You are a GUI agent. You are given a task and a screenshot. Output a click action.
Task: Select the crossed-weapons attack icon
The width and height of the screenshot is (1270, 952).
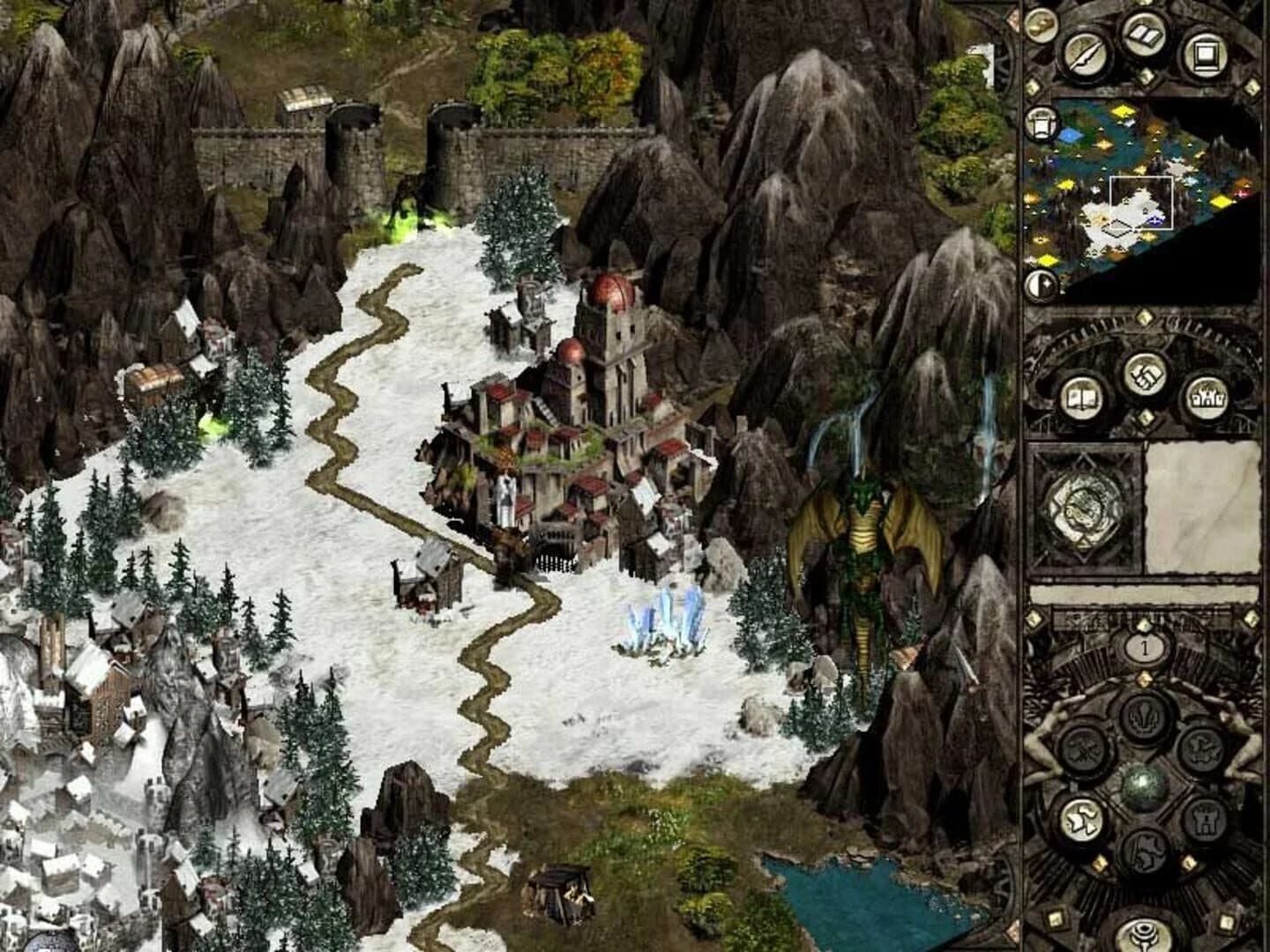(x=1084, y=747)
